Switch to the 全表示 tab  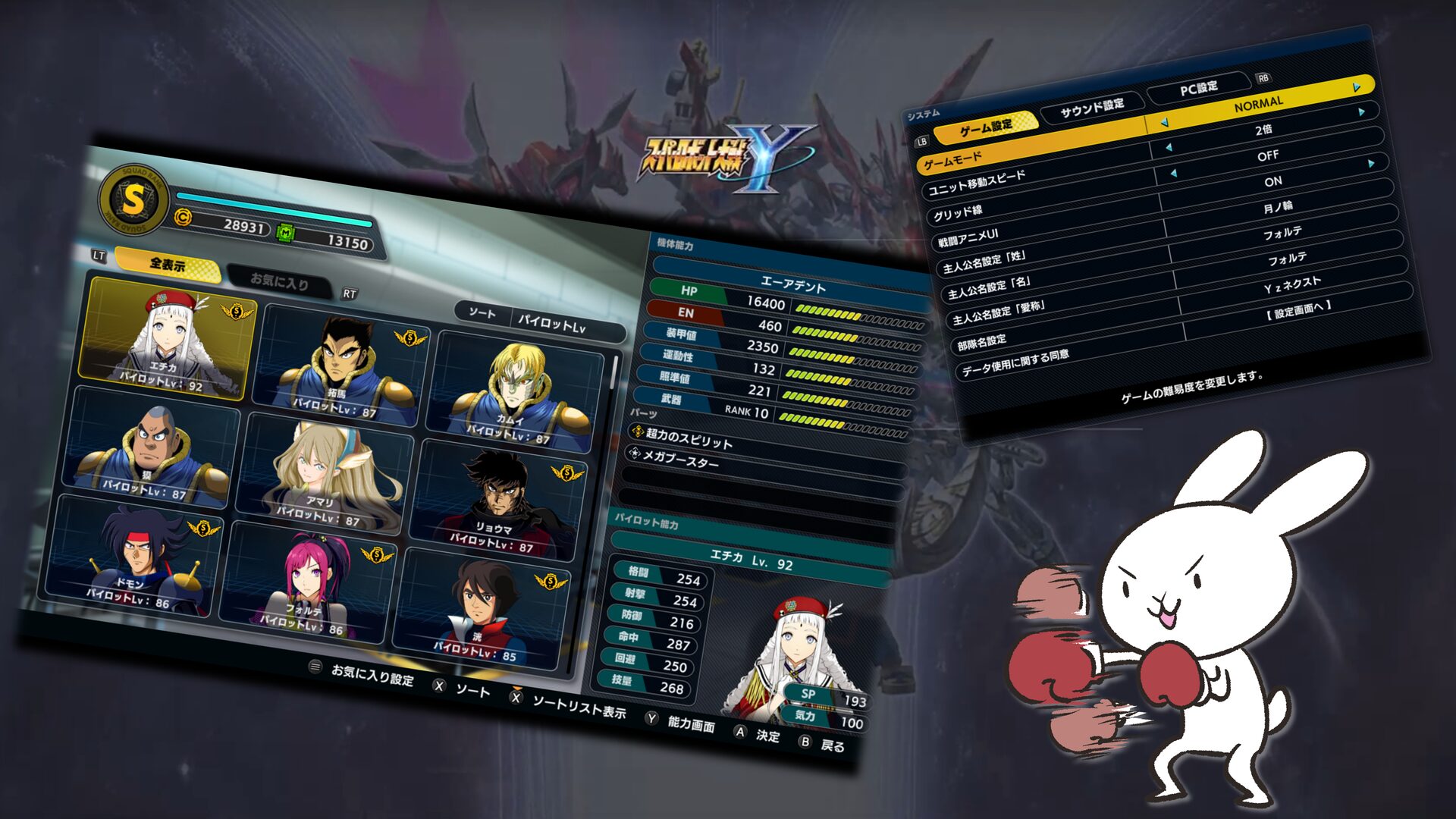(x=168, y=265)
